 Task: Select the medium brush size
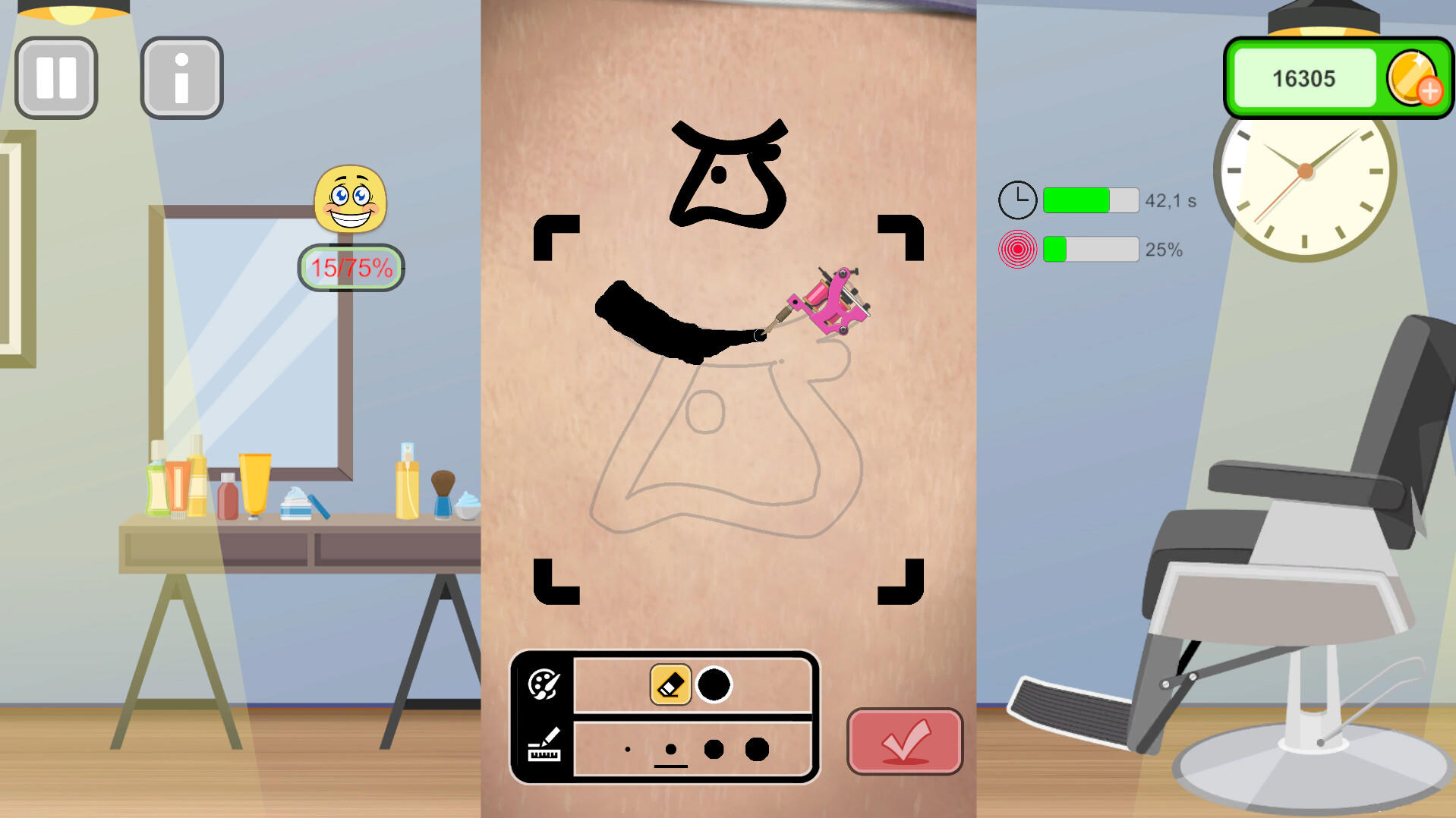click(712, 749)
